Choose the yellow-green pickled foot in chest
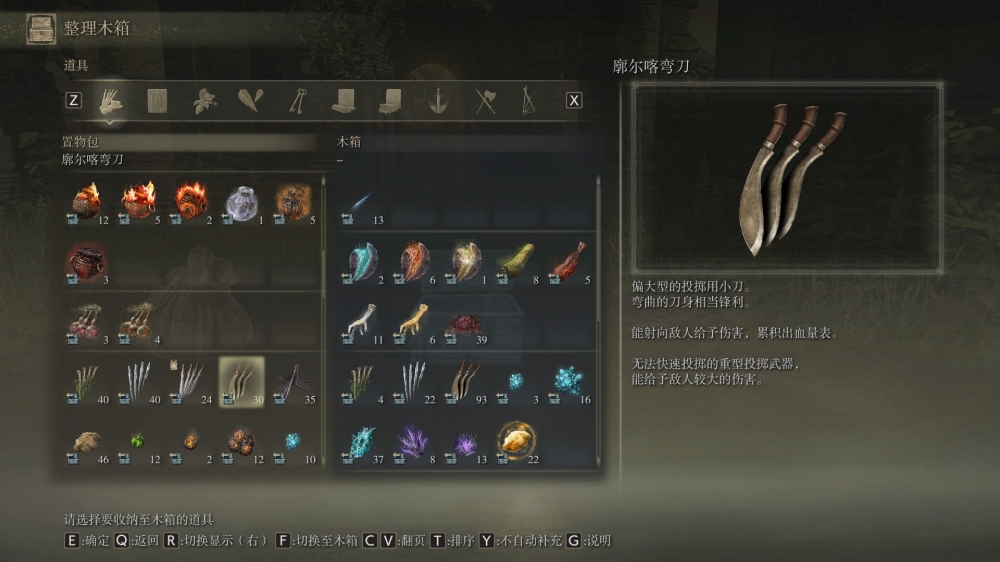The image size is (1000, 562). pos(515,263)
